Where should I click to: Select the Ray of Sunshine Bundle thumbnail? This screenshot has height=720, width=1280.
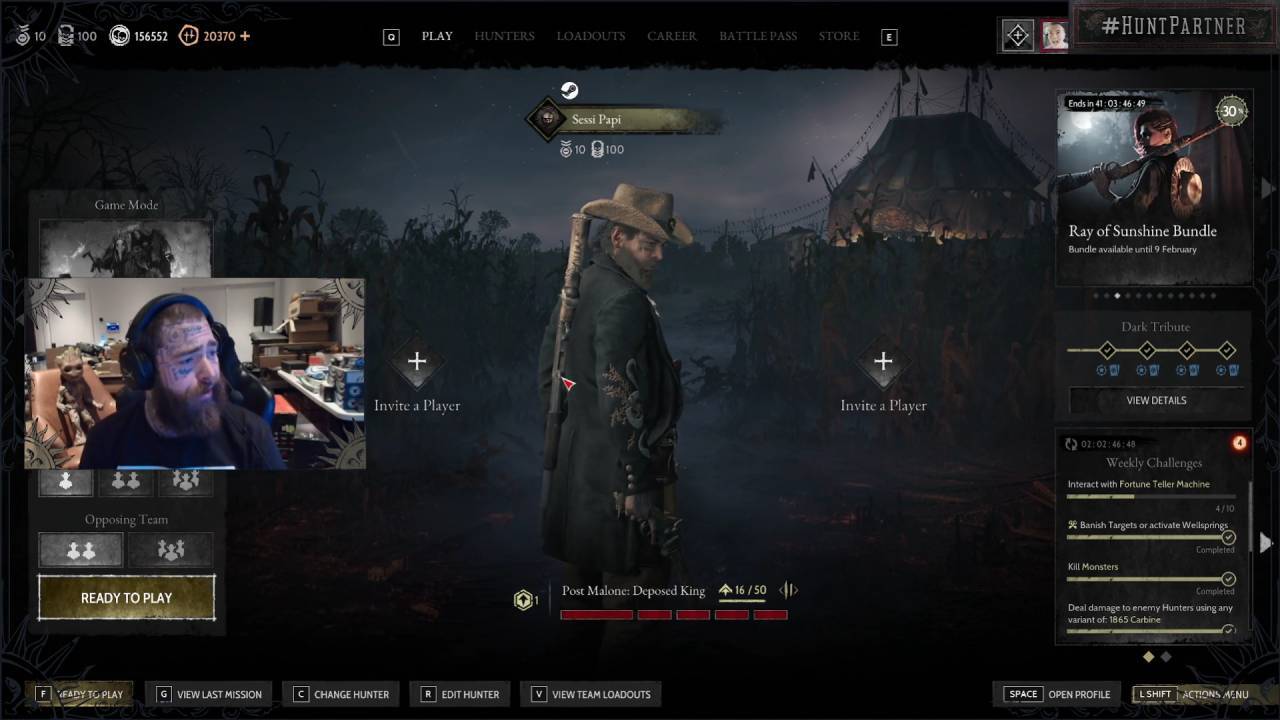coord(1152,185)
